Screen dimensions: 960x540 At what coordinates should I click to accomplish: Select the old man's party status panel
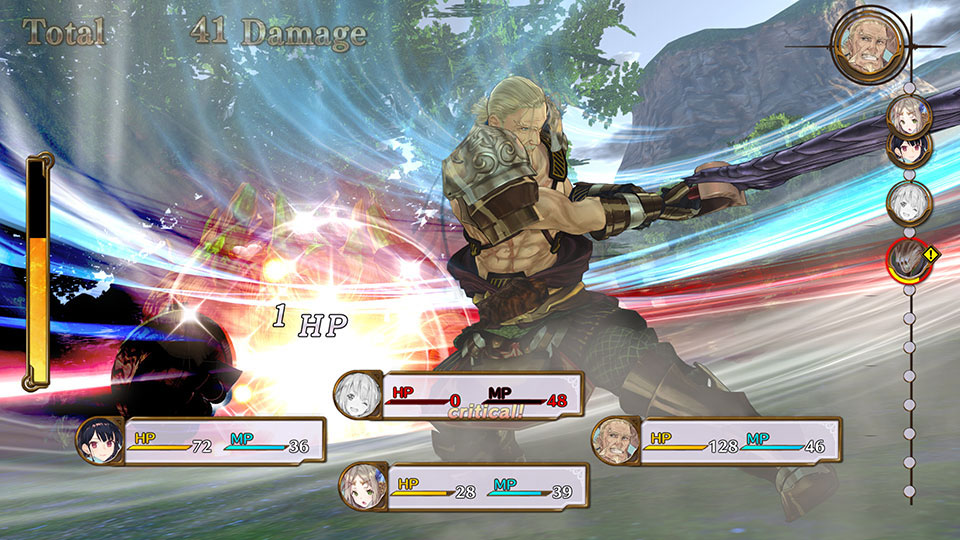(x=716, y=440)
